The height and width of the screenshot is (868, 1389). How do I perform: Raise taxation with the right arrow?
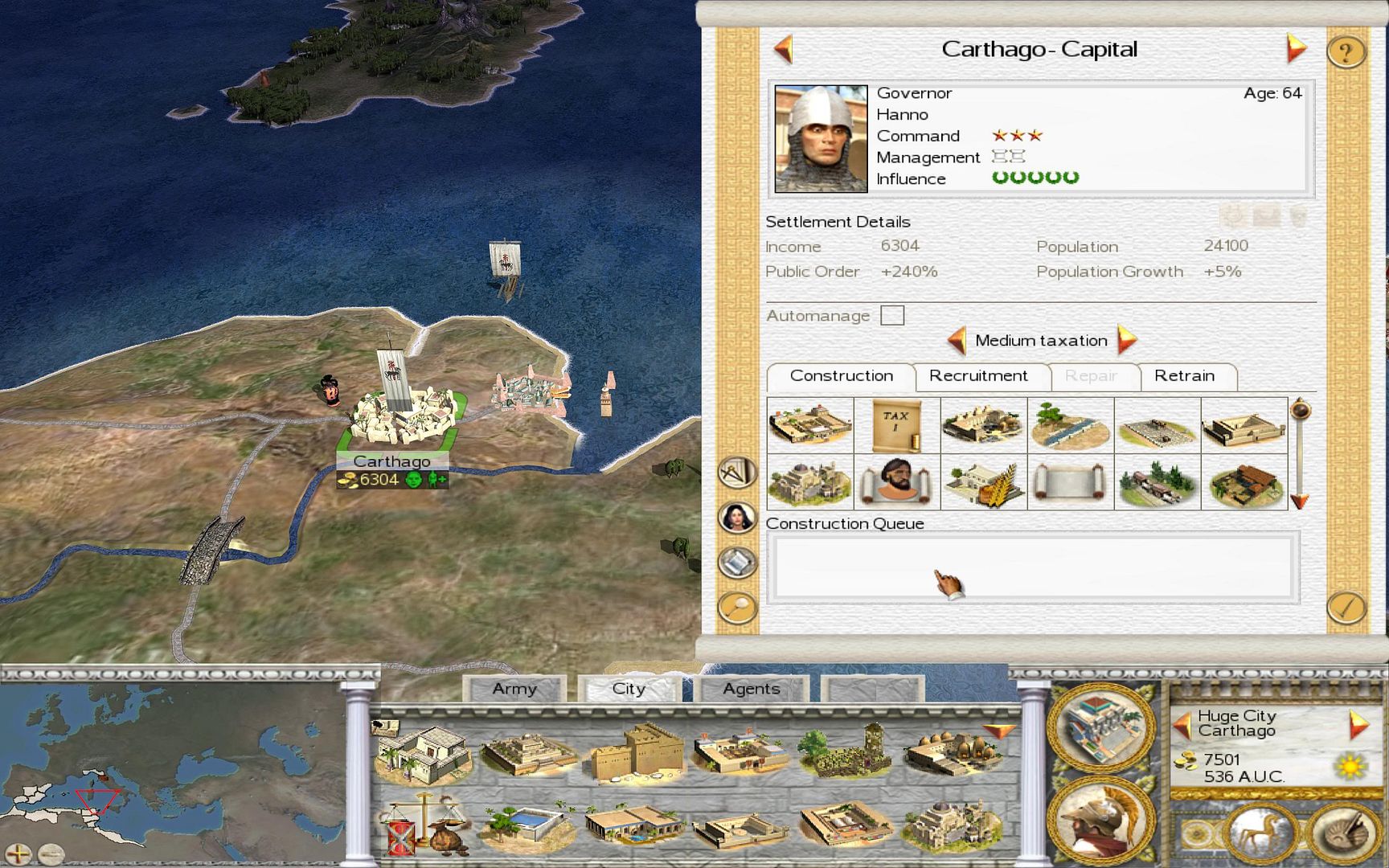tap(1127, 340)
